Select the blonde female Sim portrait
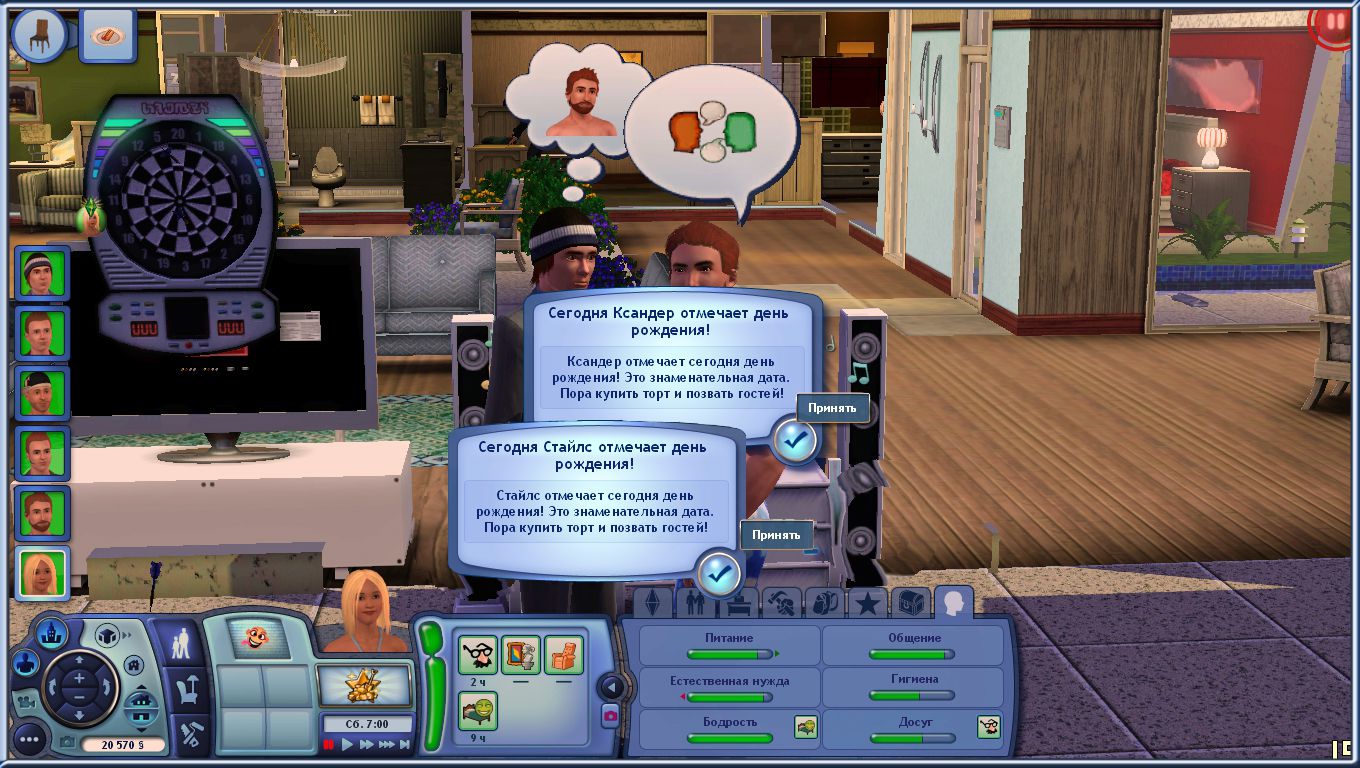 pos(43,574)
